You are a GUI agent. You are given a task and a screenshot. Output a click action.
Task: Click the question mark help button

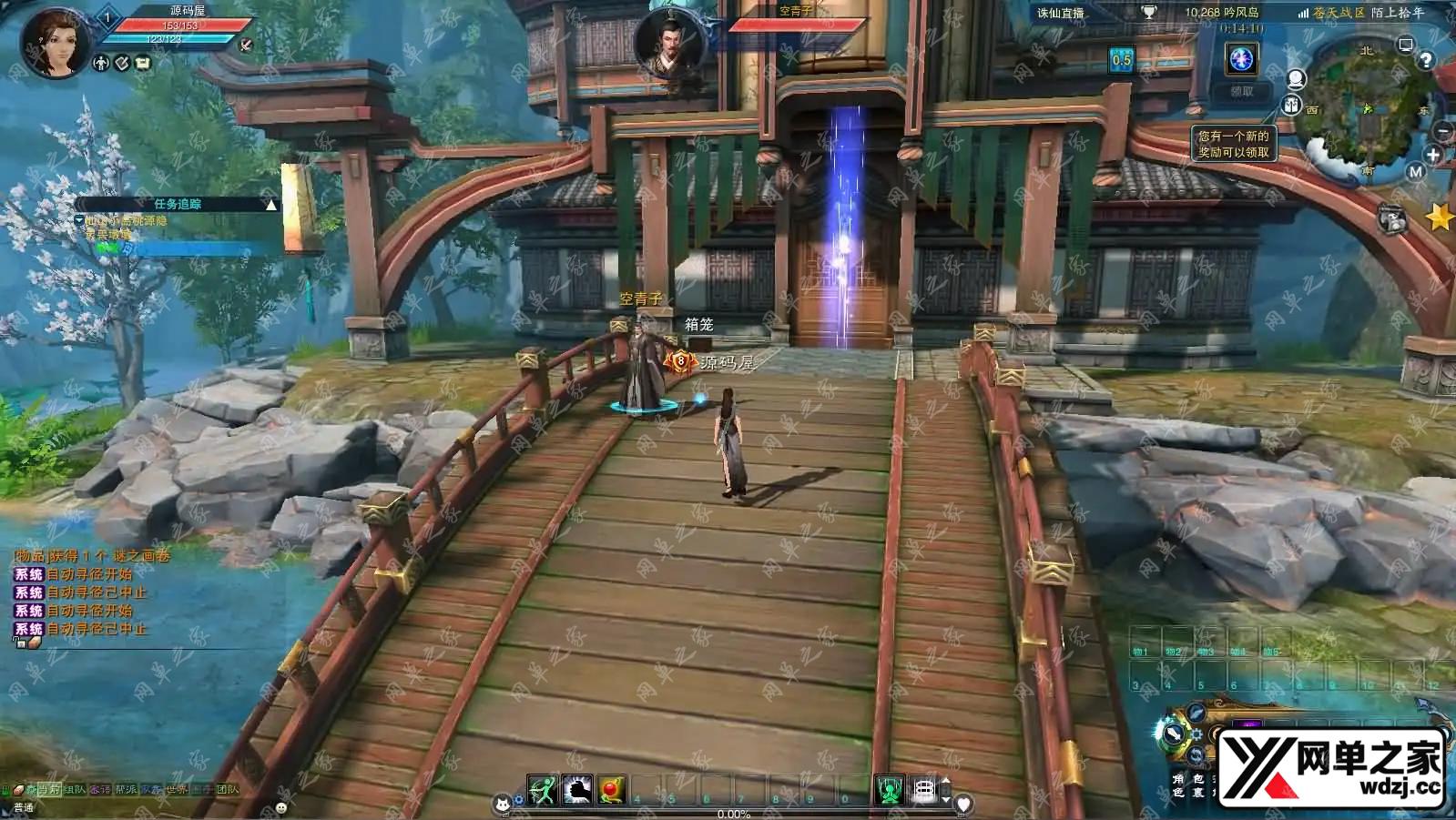point(1426,60)
